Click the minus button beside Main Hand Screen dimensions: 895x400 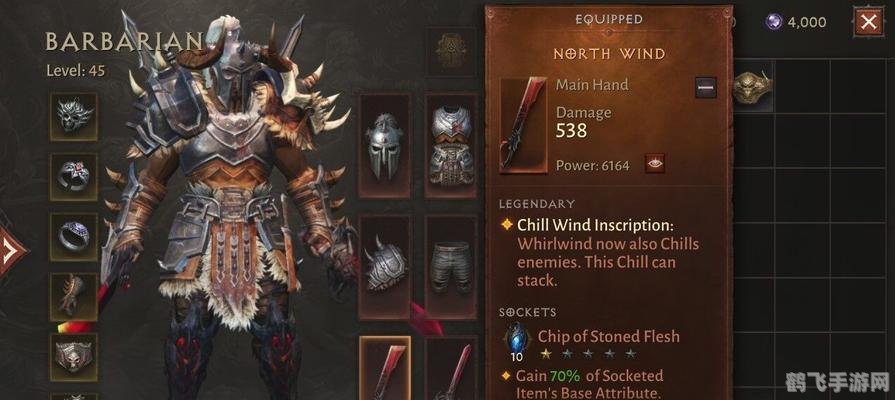706,87
